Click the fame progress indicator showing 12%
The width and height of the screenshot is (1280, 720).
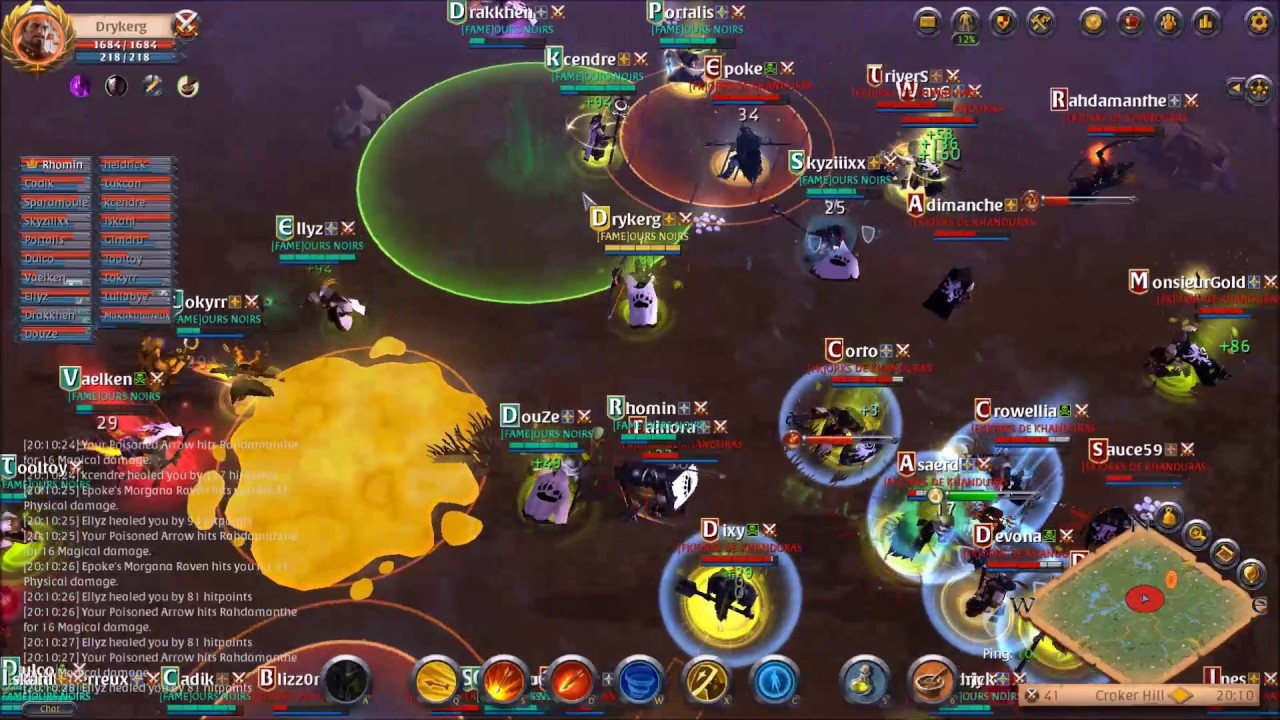pos(966,37)
